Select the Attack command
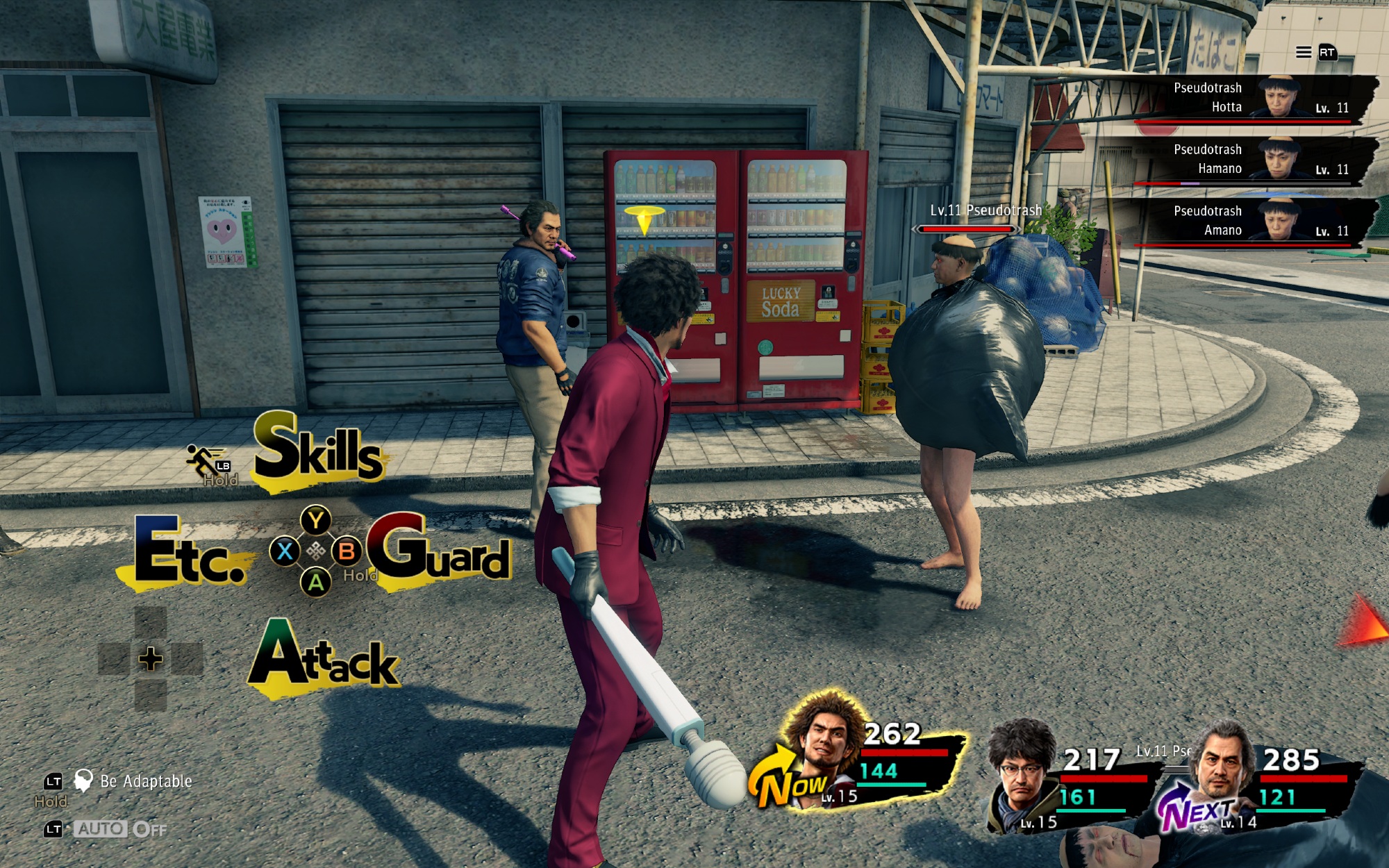Viewport: 1389px width, 868px height. [324, 656]
